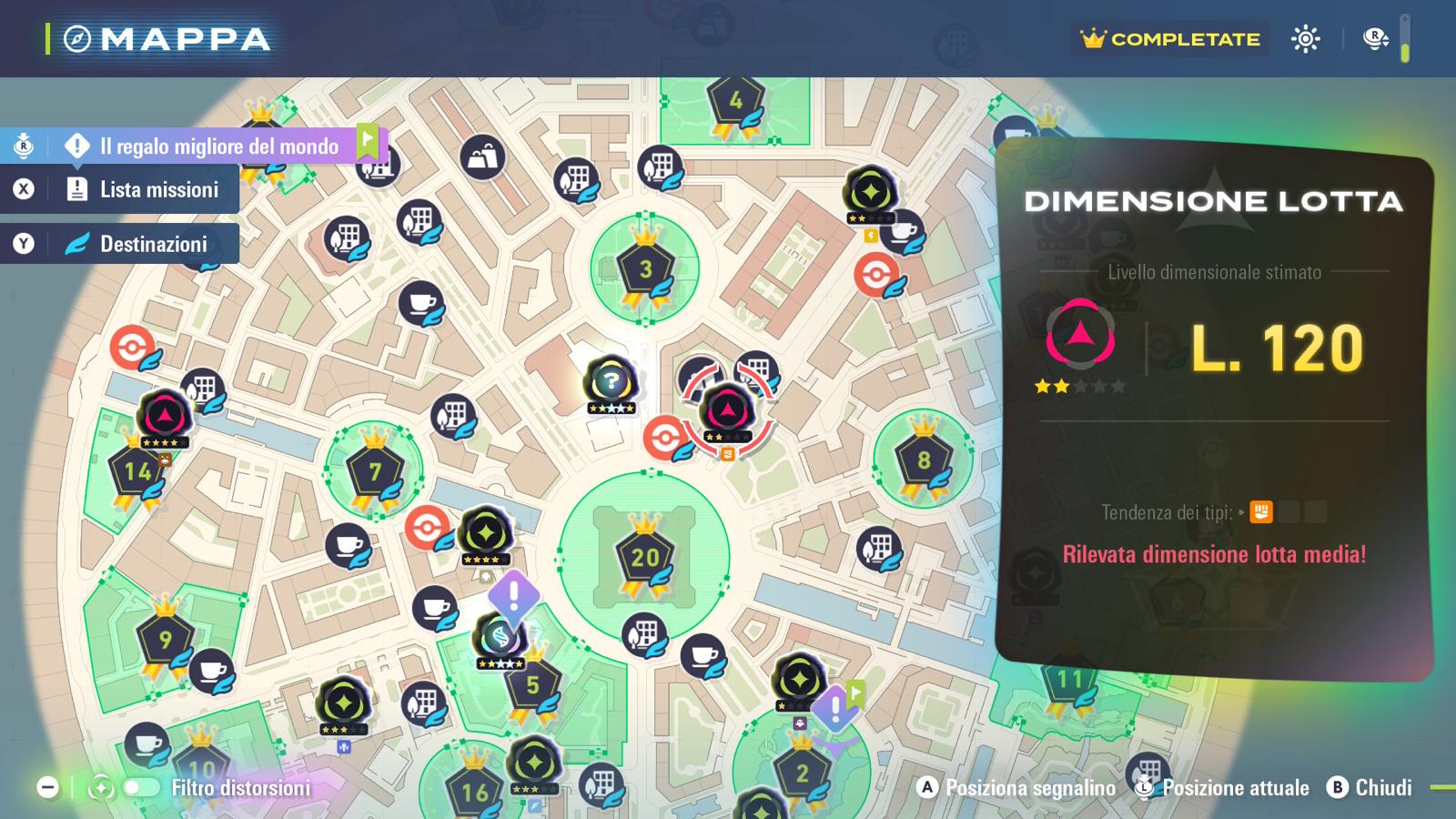
Task: Select wild zone 8 map marker
Action: pos(923,460)
